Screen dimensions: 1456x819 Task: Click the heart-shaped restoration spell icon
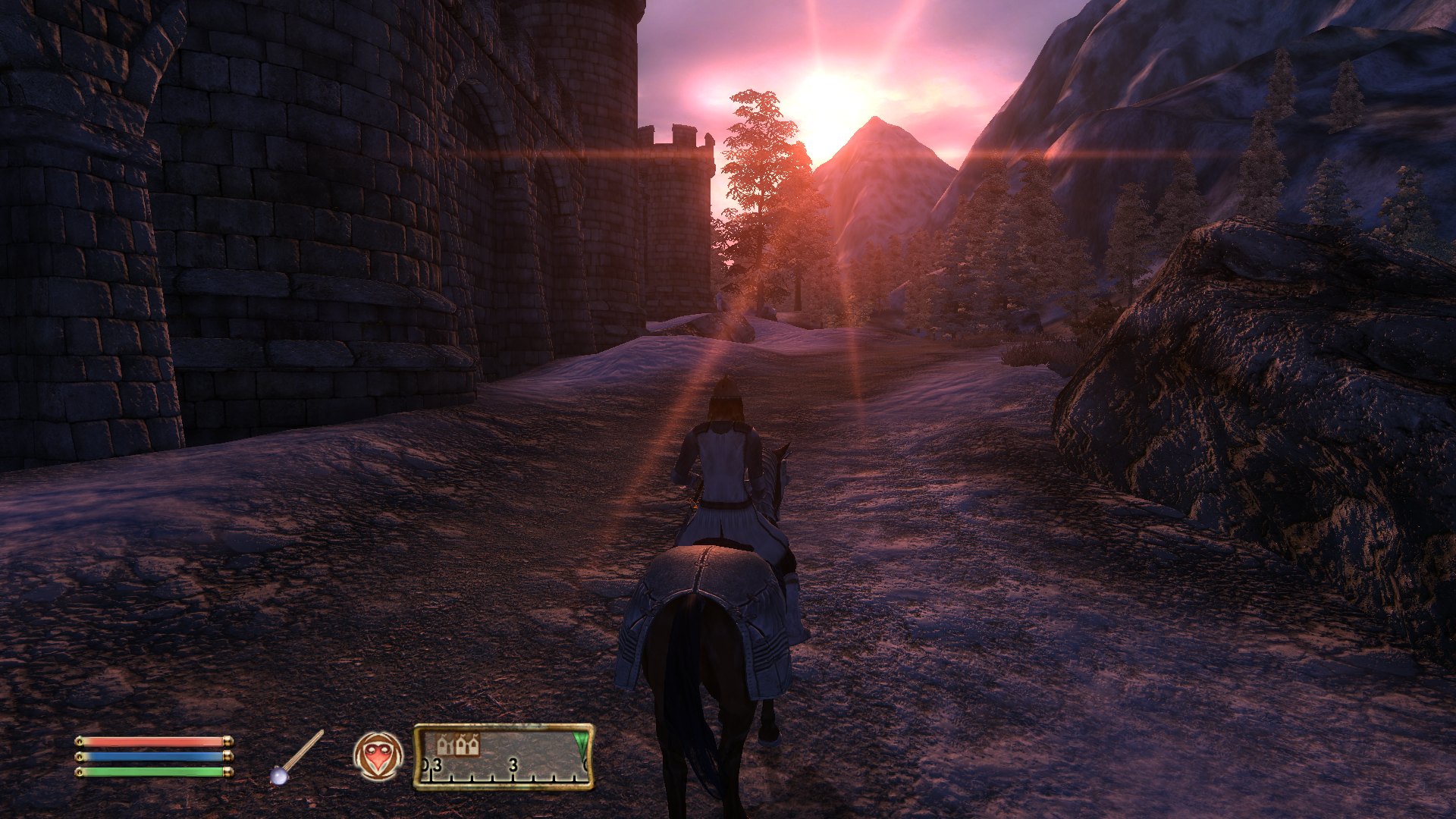click(x=378, y=756)
